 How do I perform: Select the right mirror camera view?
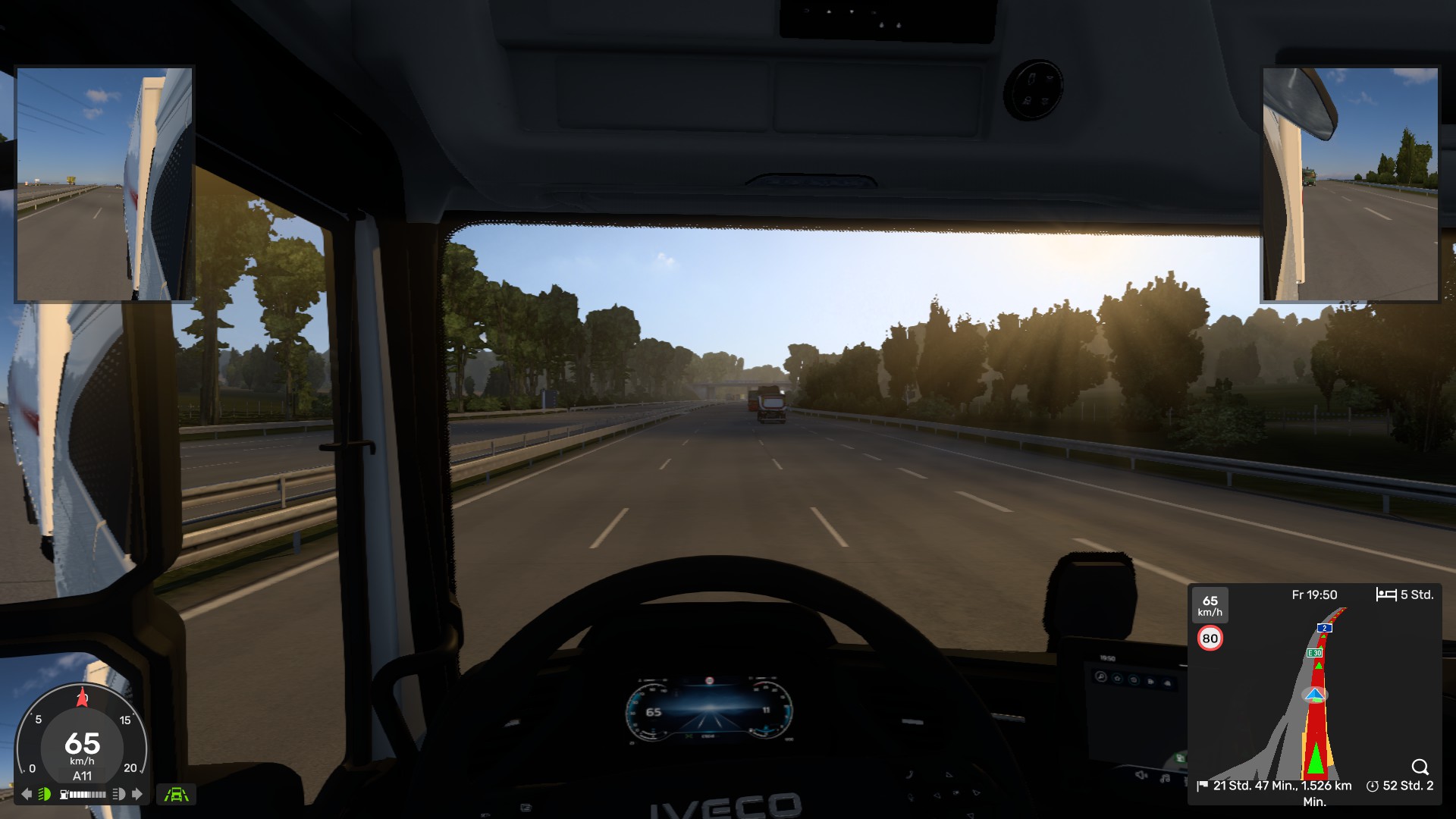point(1350,185)
